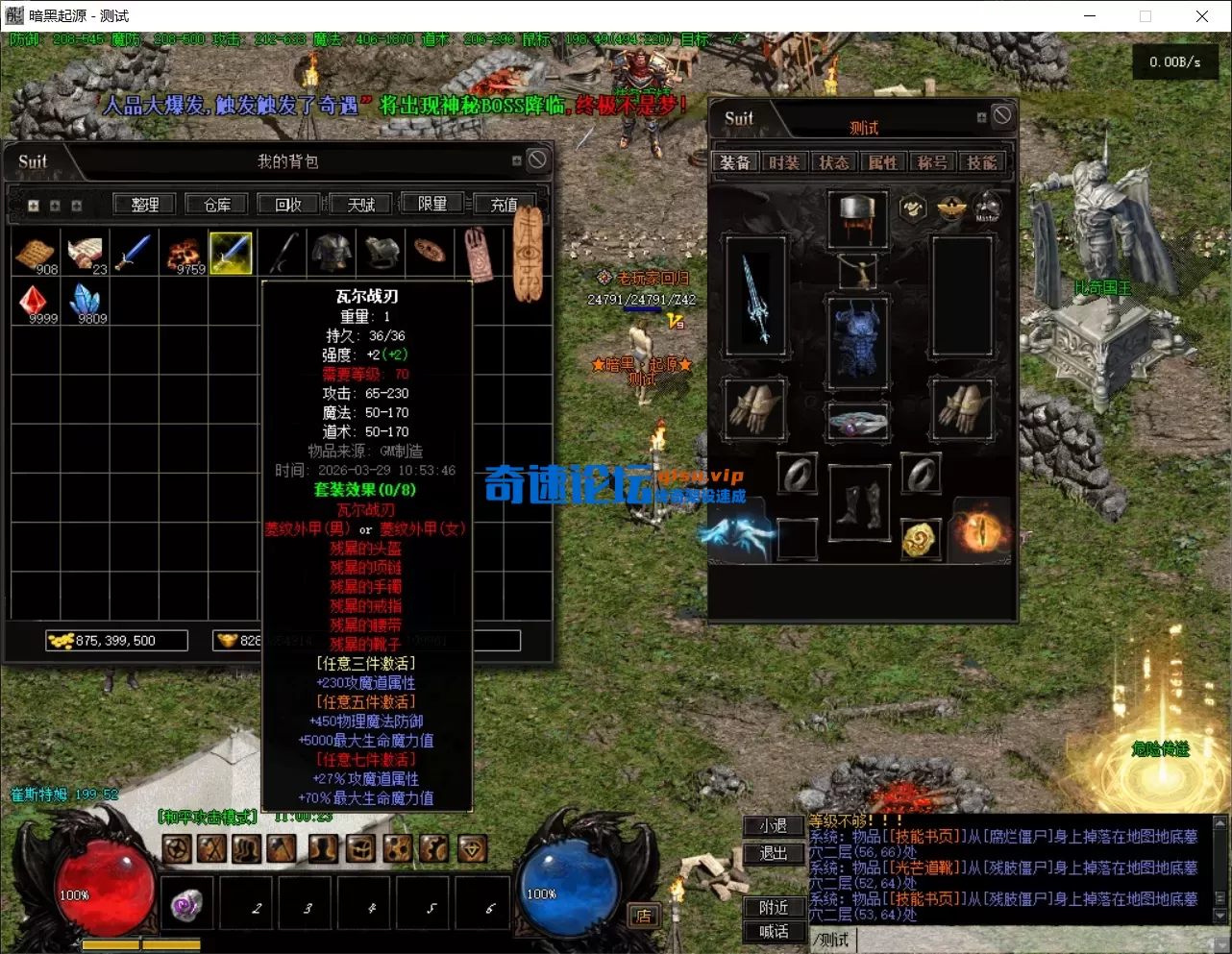Screen dimensions: 1232x954
Task: Select the red gem stack of 9999
Action: [x=35, y=302]
